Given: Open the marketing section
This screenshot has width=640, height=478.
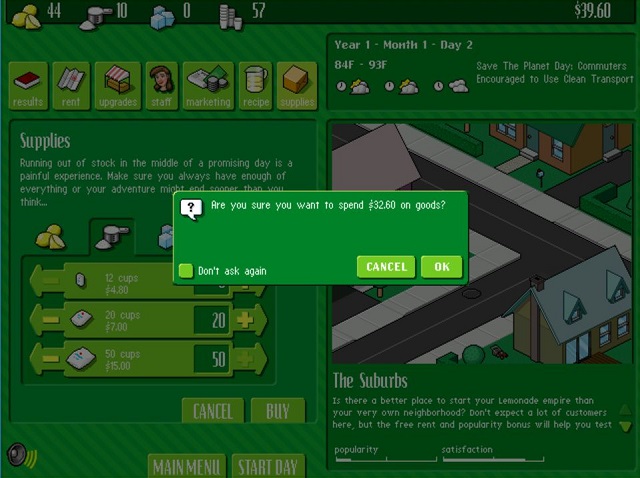Looking at the screenshot, I should point(208,86).
